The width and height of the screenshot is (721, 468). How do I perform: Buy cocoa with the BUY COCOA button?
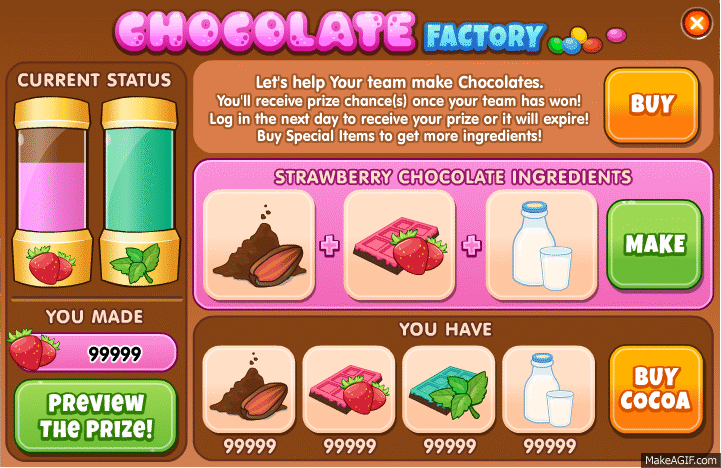655,389
